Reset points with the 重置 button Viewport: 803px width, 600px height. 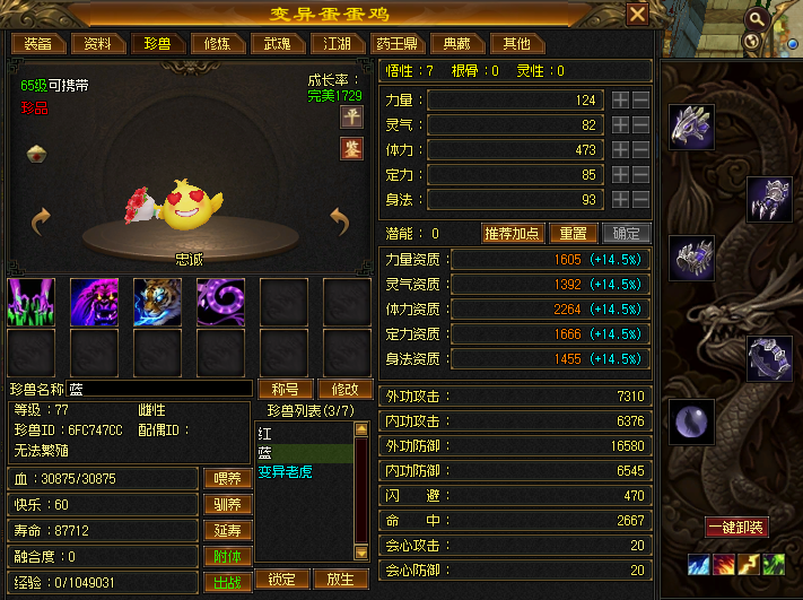pyautogui.click(x=573, y=233)
